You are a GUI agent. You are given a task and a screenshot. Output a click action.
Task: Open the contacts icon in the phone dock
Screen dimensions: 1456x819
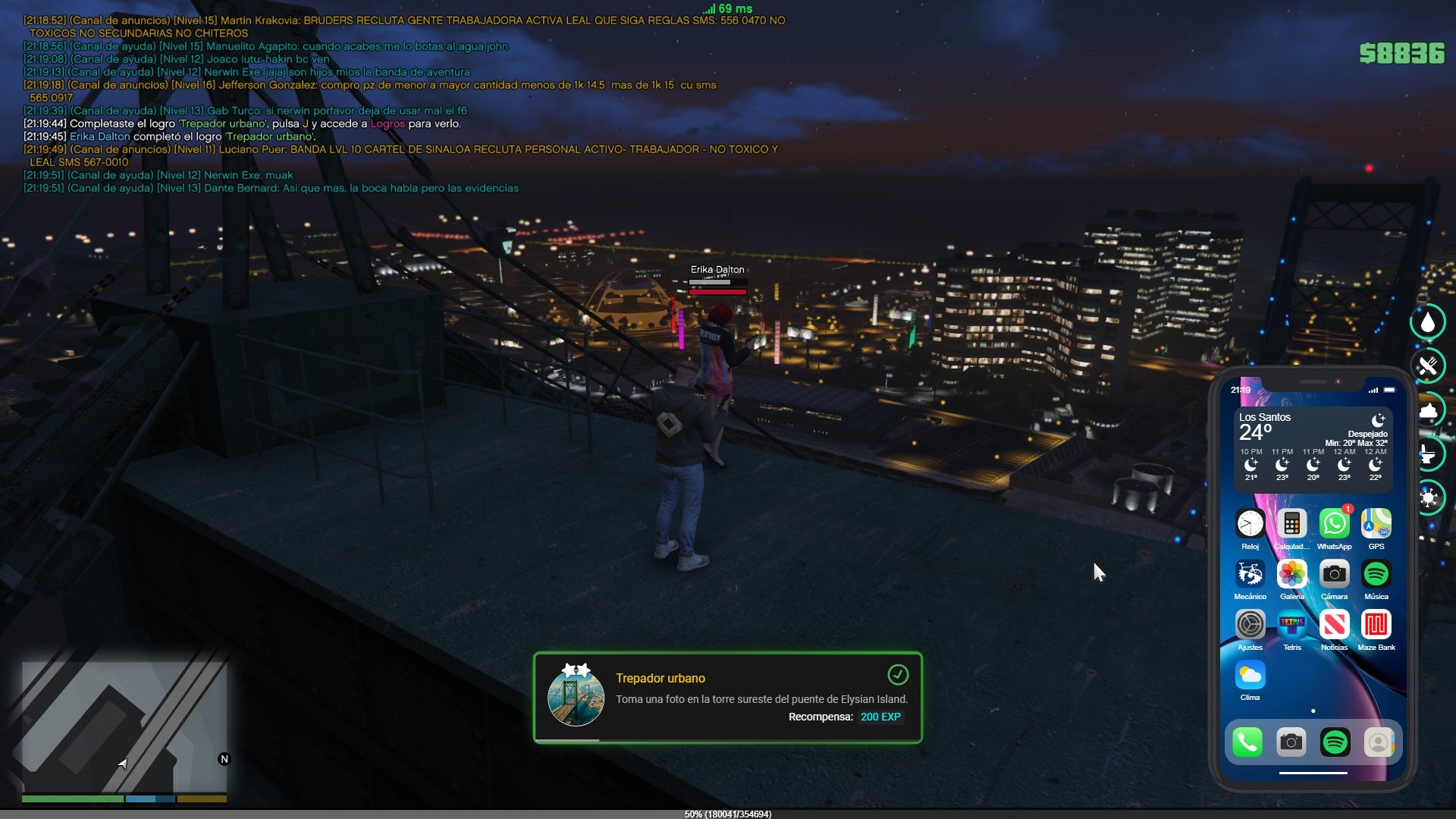1379,742
